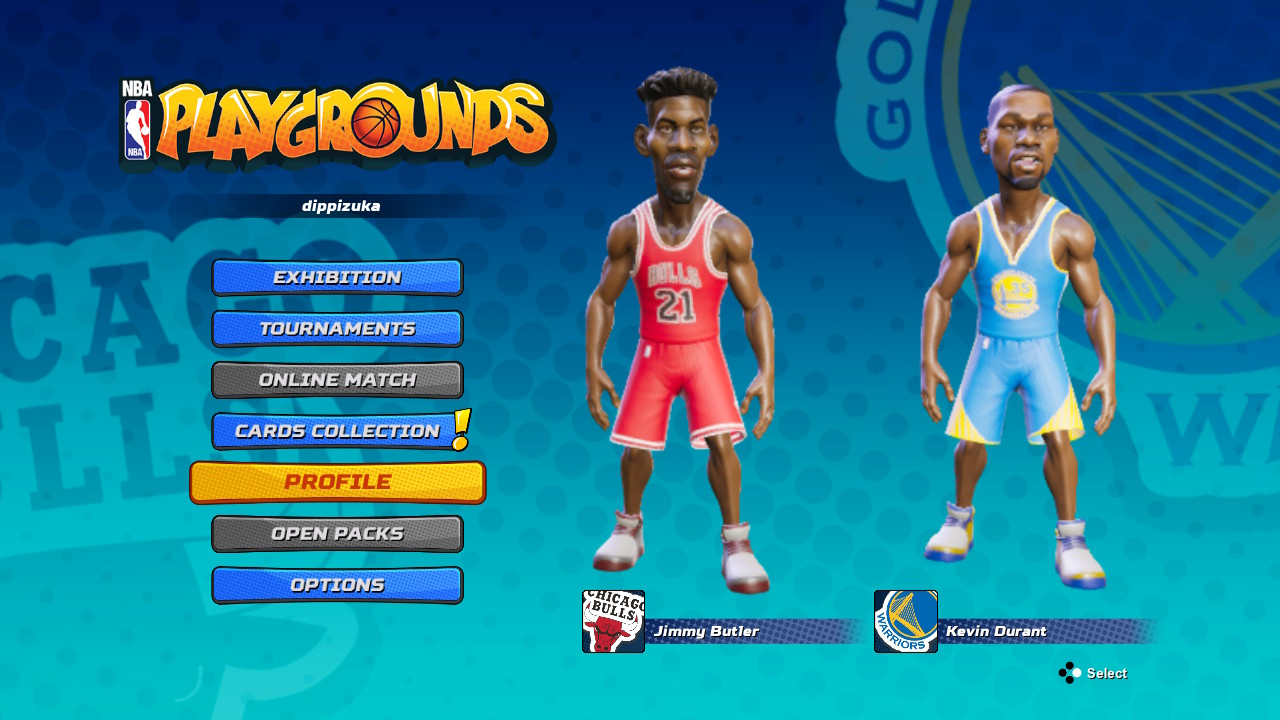Click the Golden State Warriors team logo
Screen dimensions: 1280x720
(x=904, y=621)
